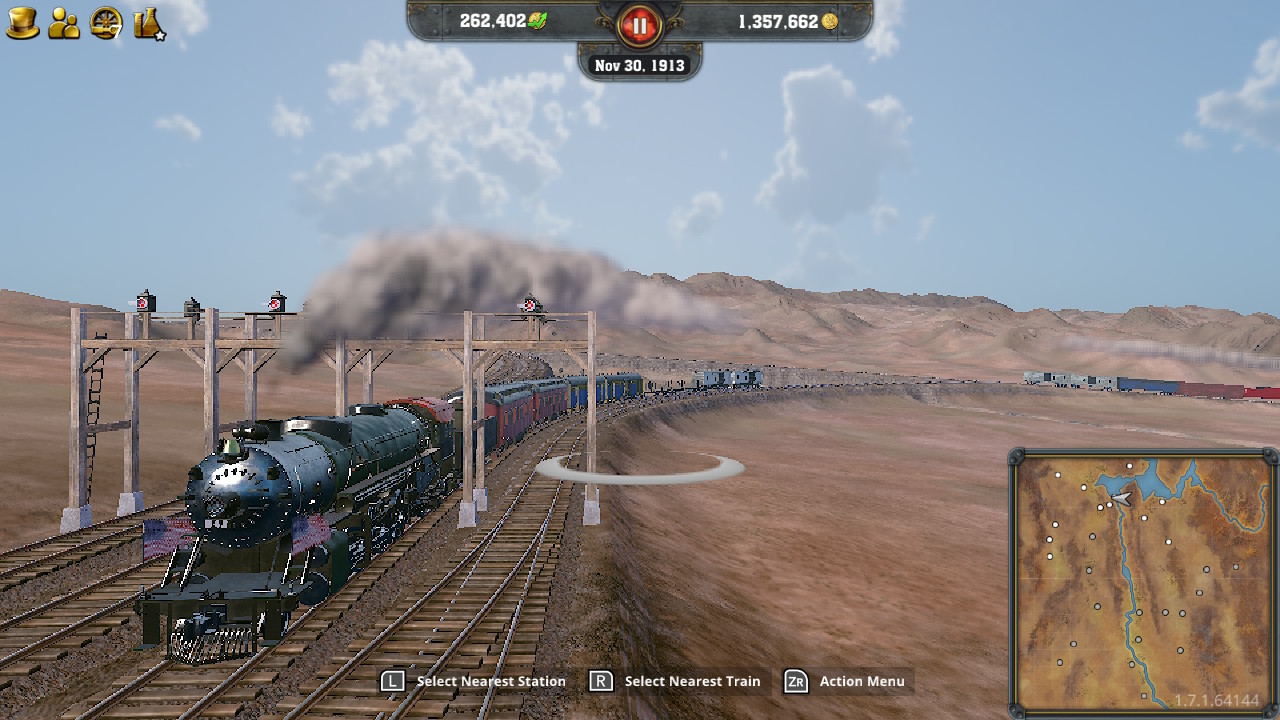Click the Nov 30, 1913 date display
The height and width of the screenshot is (720, 1280).
pyautogui.click(x=638, y=65)
